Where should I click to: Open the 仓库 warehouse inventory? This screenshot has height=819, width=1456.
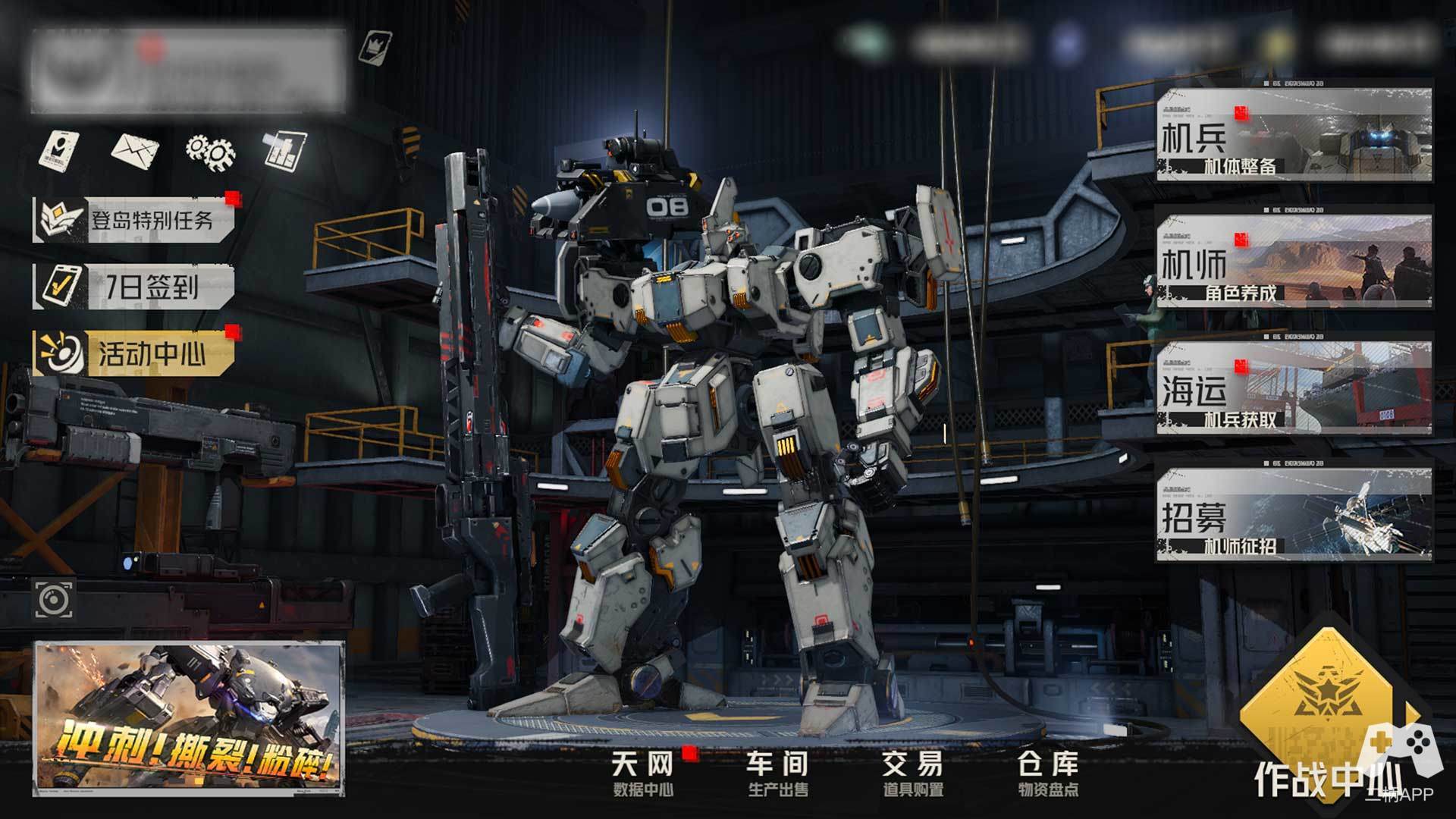pyautogui.click(x=1048, y=773)
